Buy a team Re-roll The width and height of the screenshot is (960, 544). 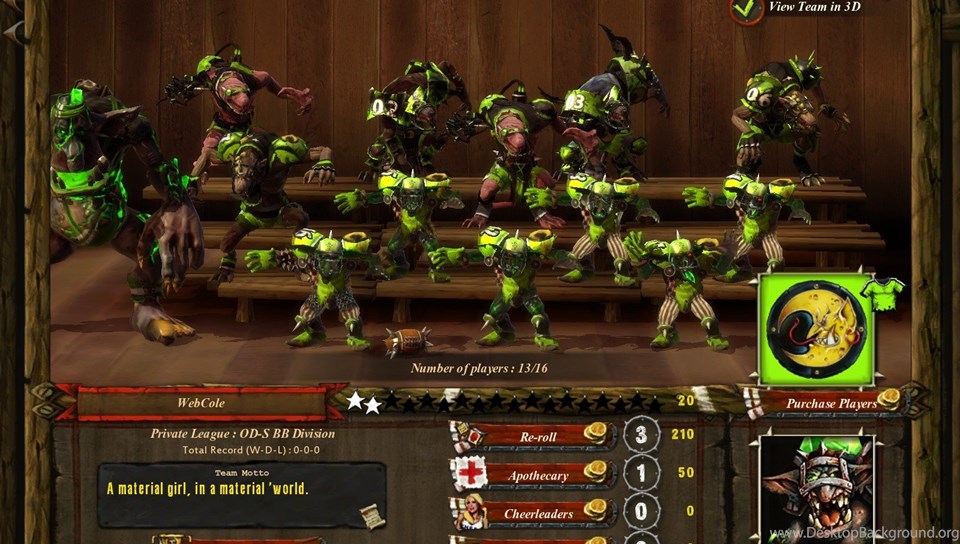pyautogui.click(x=544, y=436)
